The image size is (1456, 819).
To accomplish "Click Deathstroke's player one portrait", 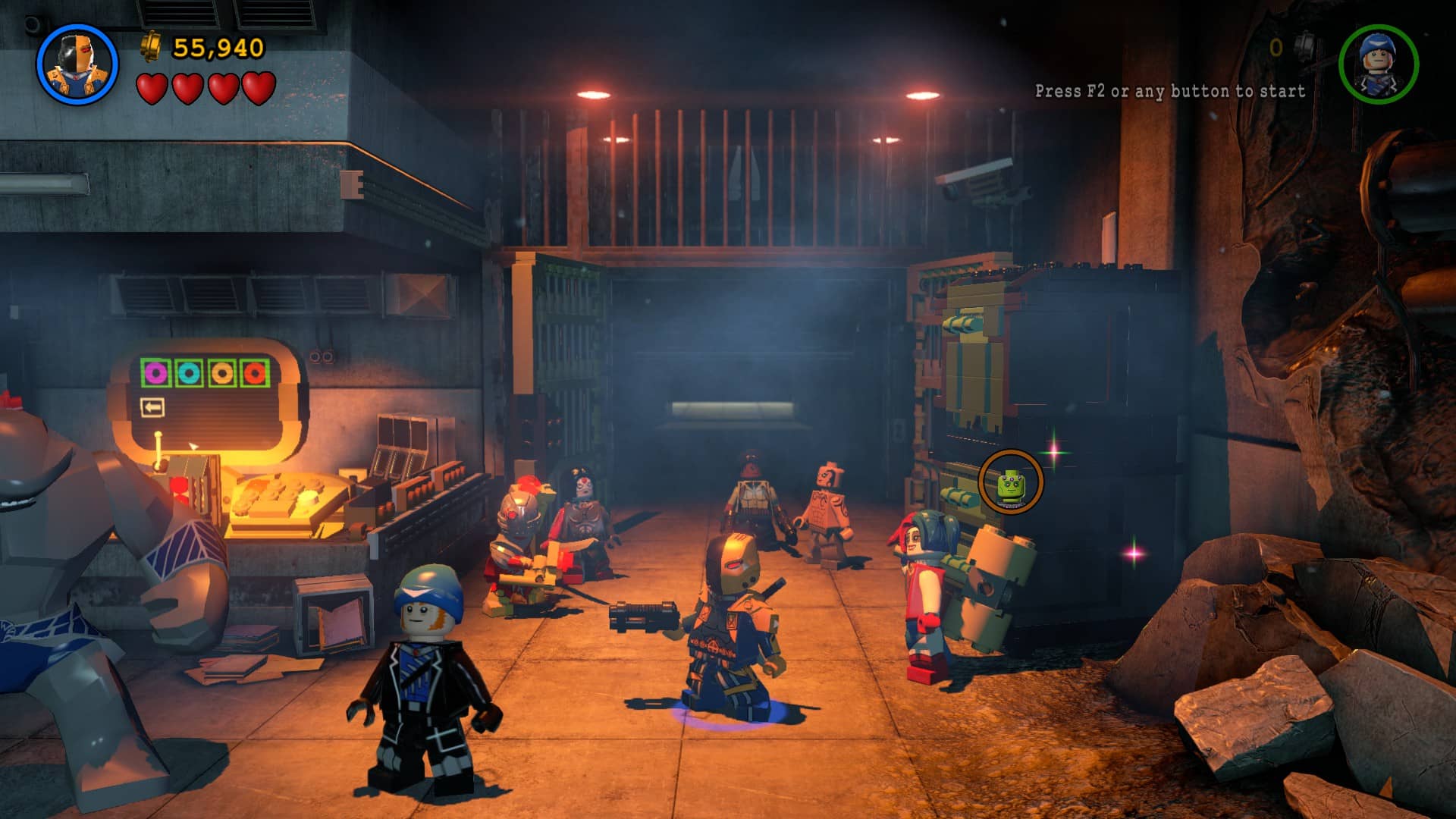I will point(77,64).
